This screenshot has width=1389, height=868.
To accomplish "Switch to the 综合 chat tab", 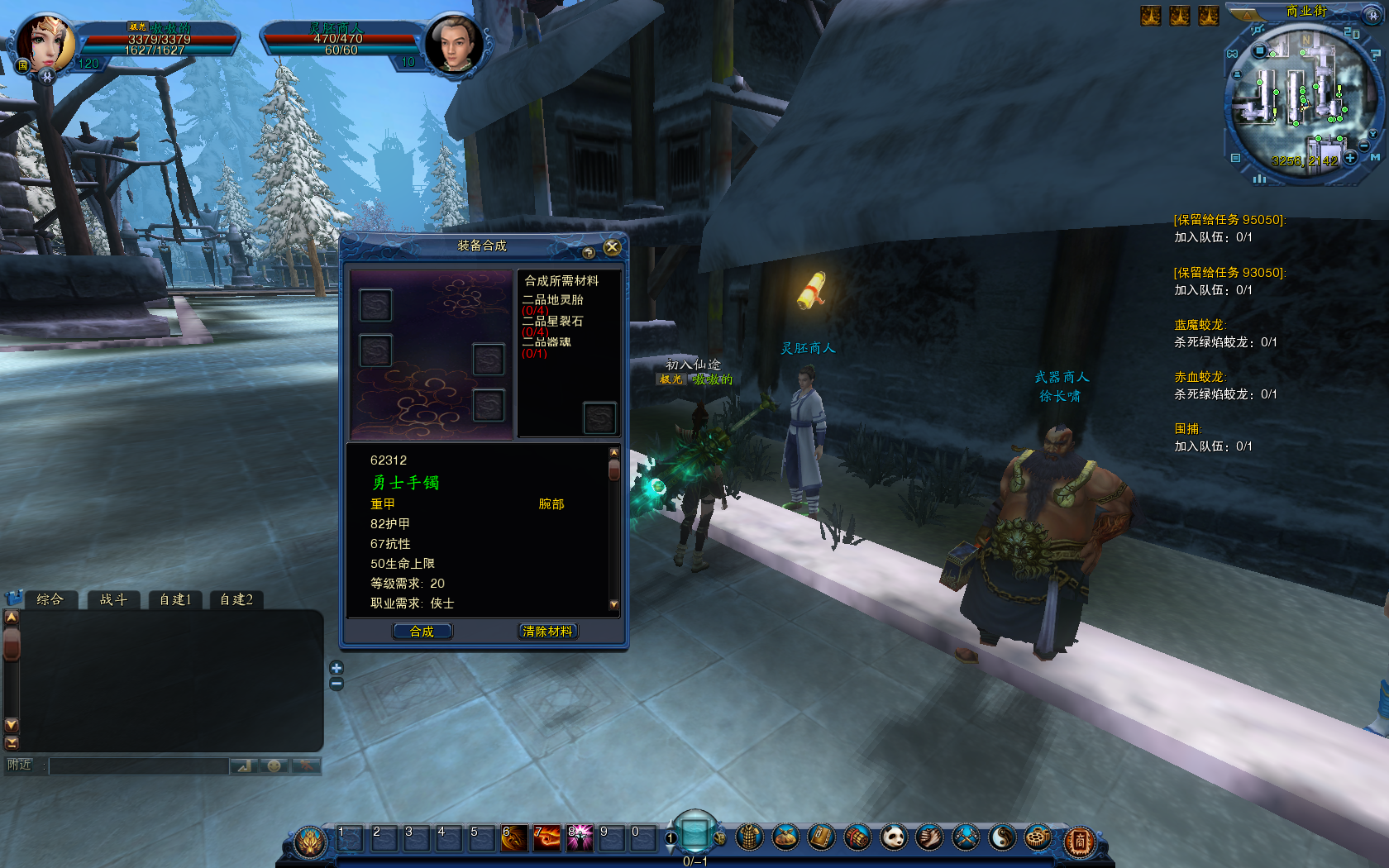I will tap(50, 599).
